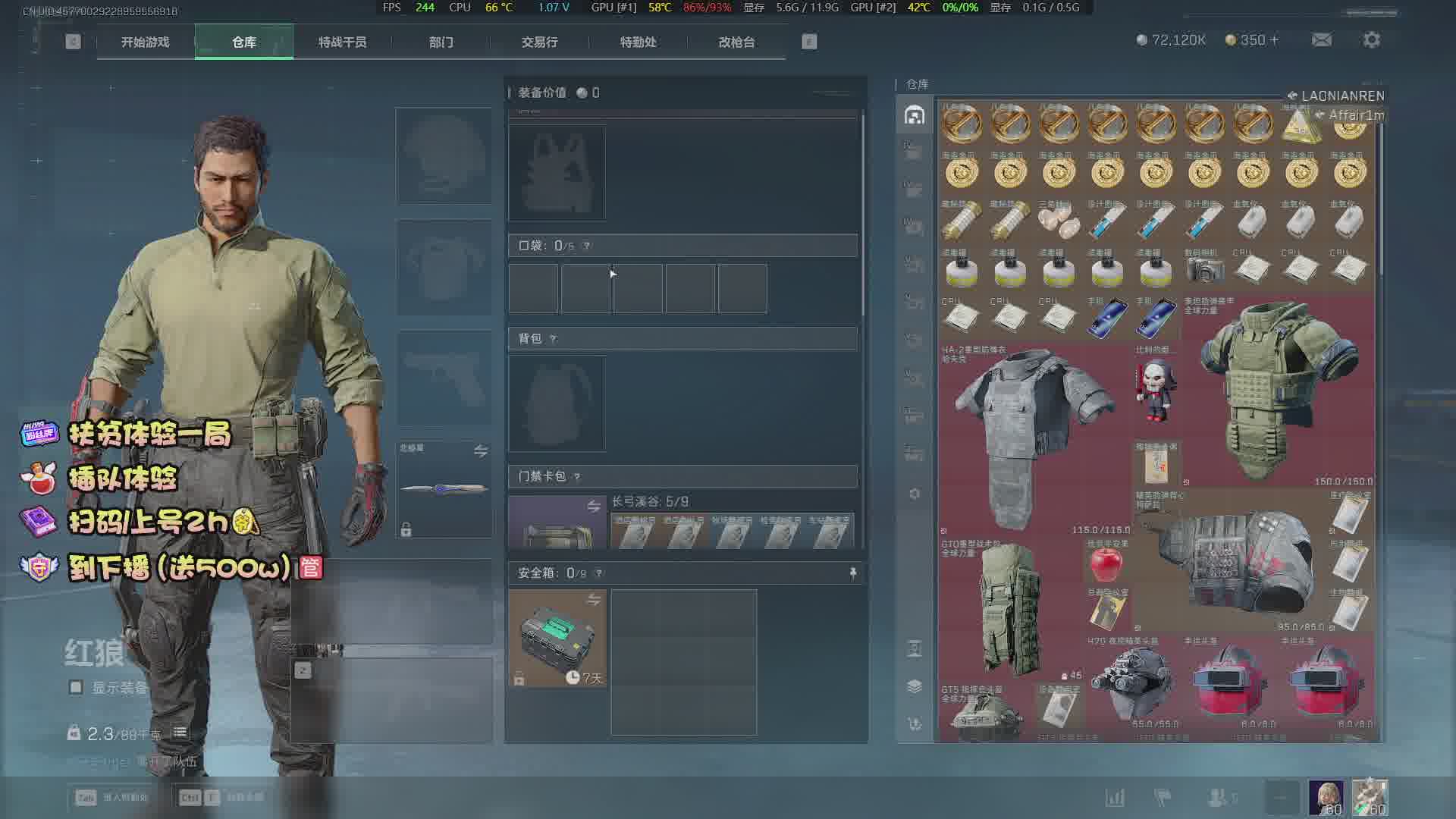Select the 特勤处 tab
The height and width of the screenshot is (819, 1456).
click(x=638, y=42)
